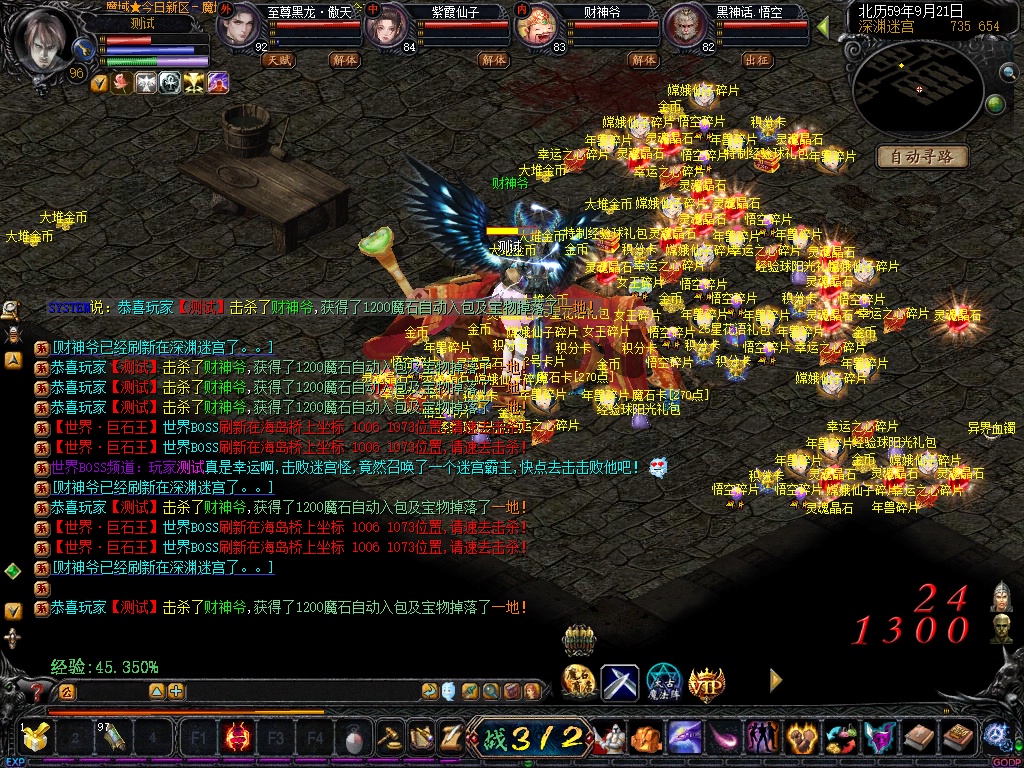Collapse the pet bar with the green arrow

823,27
